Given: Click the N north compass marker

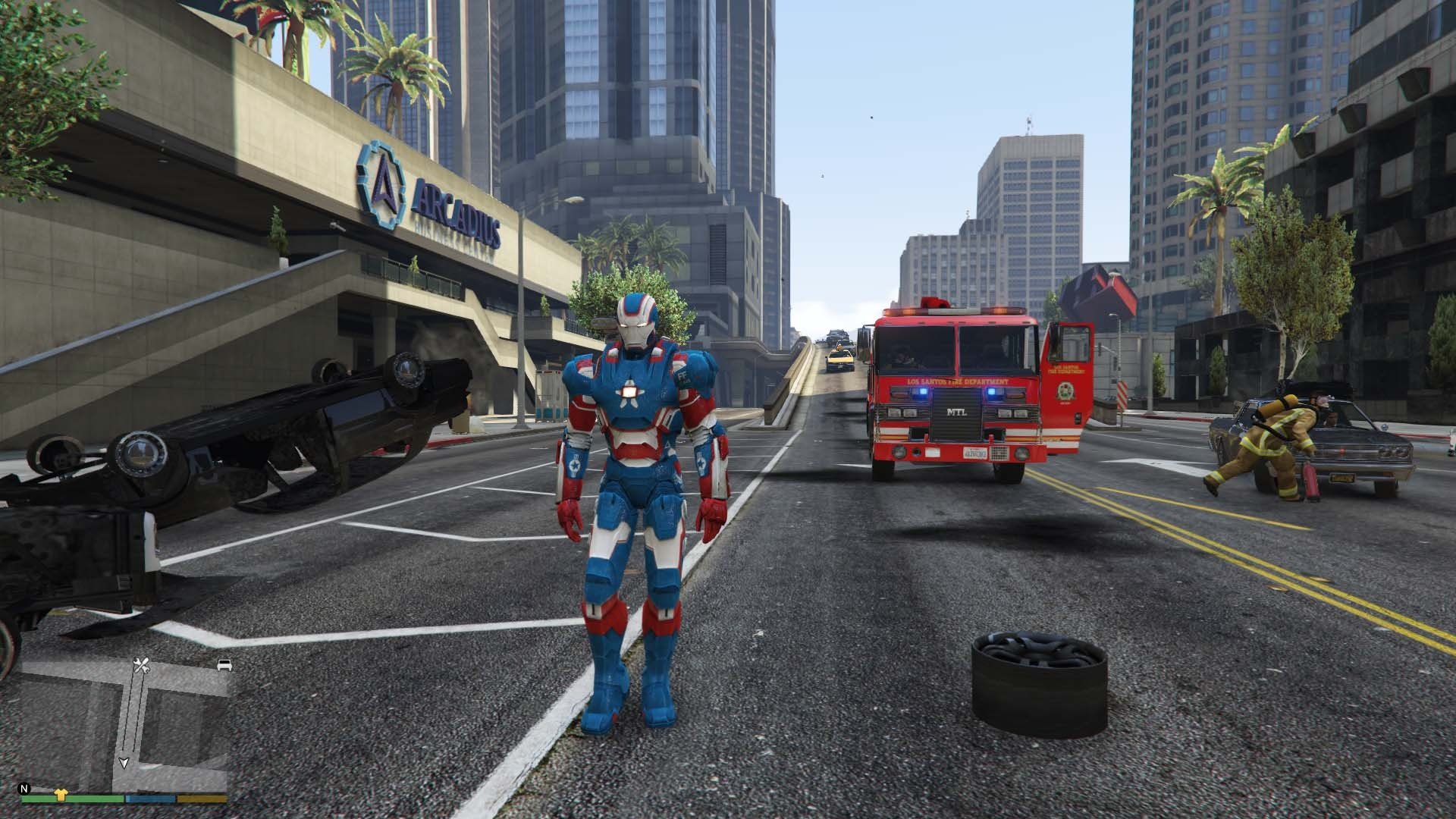Looking at the screenshot, I should pyautogui.click(x=25, y=788).
